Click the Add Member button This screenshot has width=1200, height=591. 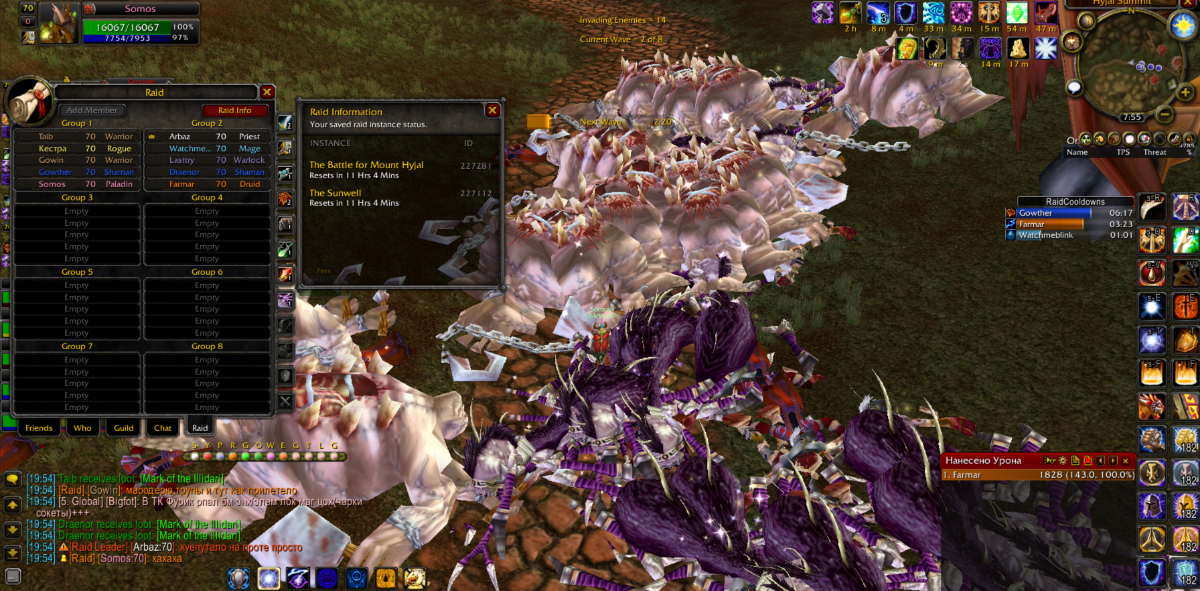coord(90,110)
